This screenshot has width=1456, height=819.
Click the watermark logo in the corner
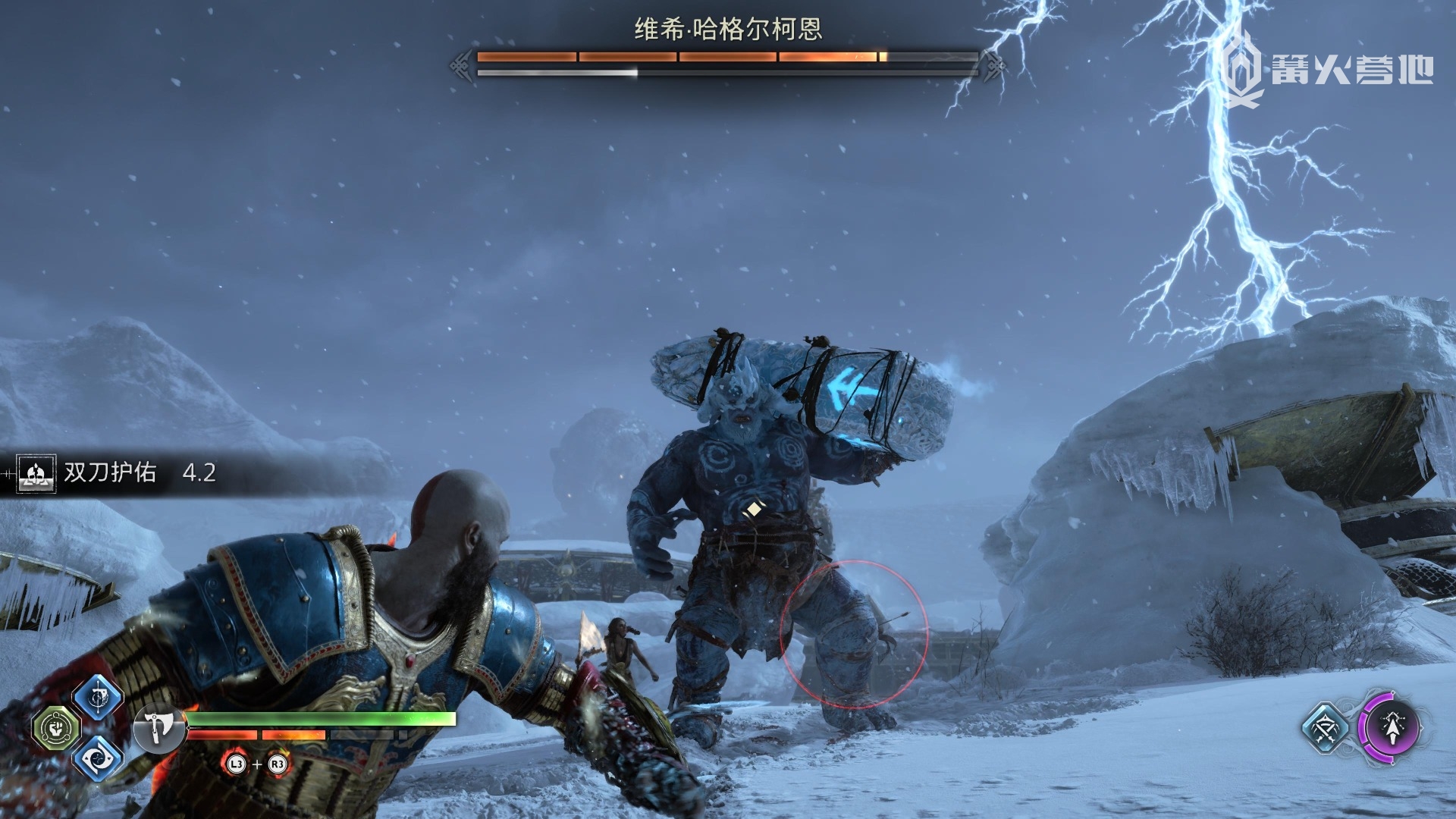[1244, 70]
